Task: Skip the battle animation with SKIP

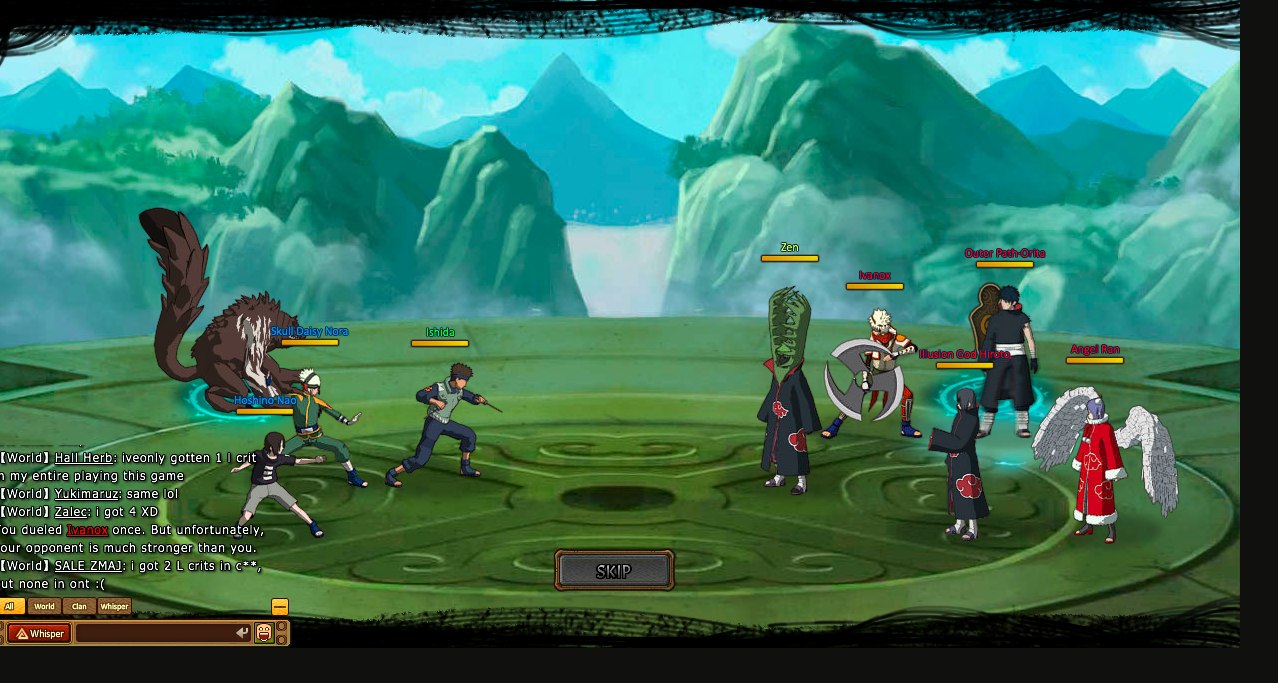Action: point(614,571)
